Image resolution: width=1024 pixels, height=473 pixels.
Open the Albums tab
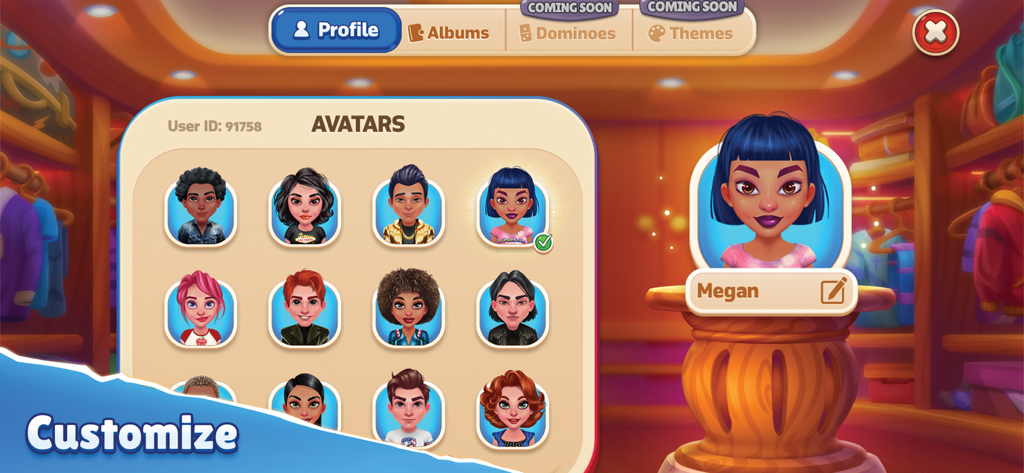449,33
